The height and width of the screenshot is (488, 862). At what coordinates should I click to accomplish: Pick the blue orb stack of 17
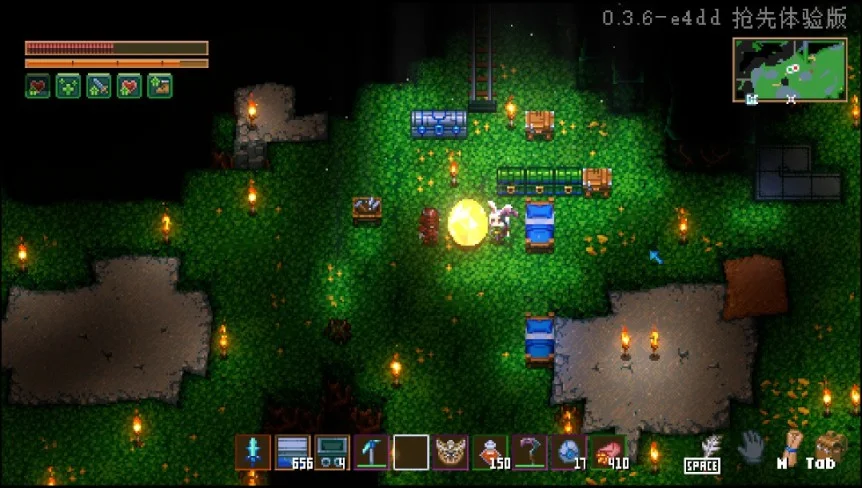coord(569,452)
